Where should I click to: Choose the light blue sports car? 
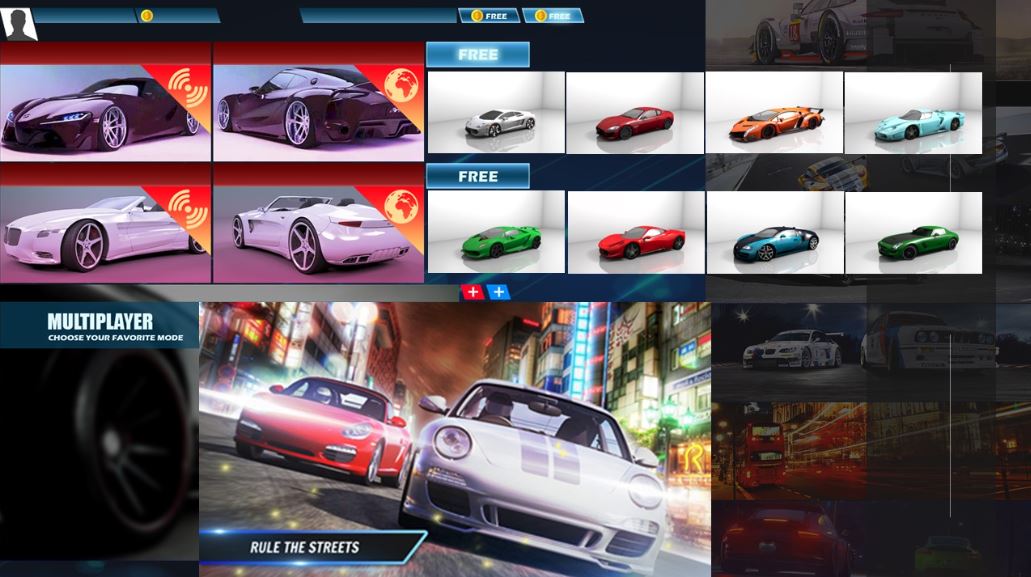(913, 113)
